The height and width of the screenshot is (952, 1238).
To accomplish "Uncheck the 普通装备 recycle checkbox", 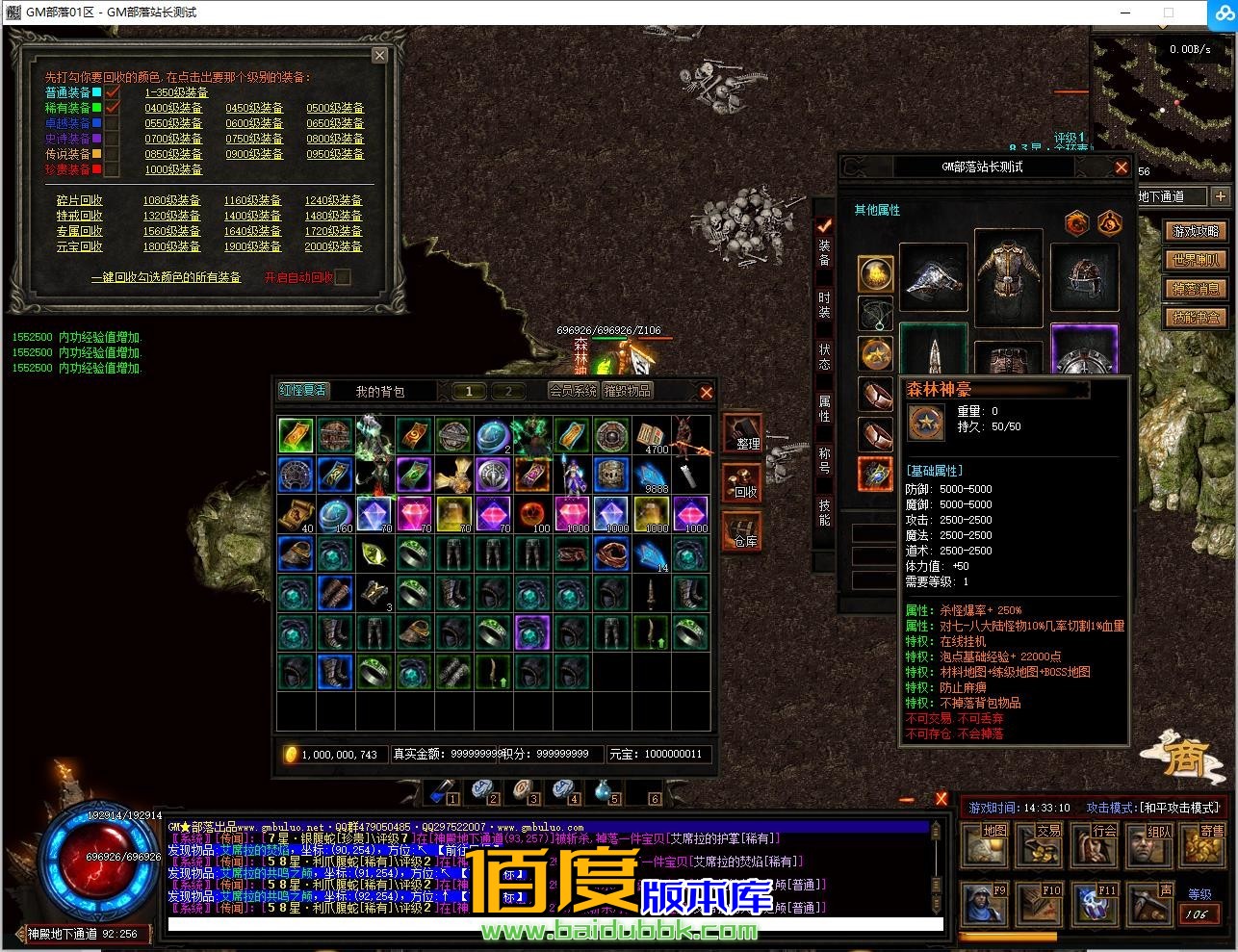I will click(x=112, y=92).
